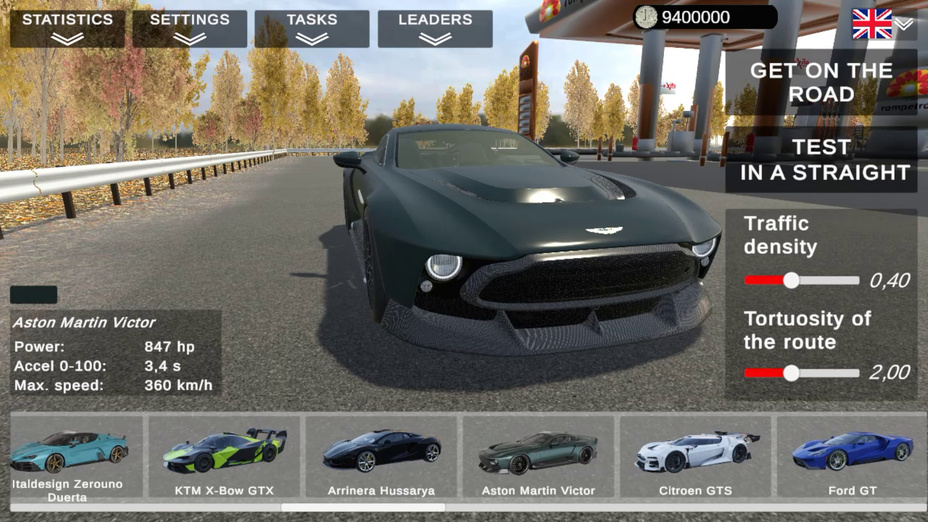This screenshot has width=928, height=522.
Task: Open the Leaders board
Action: point(435,28)
